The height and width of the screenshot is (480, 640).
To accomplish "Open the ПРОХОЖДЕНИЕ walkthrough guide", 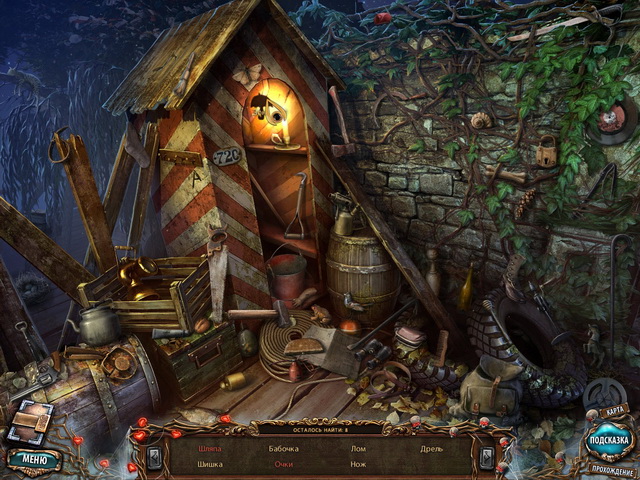I will click(611, 471).
